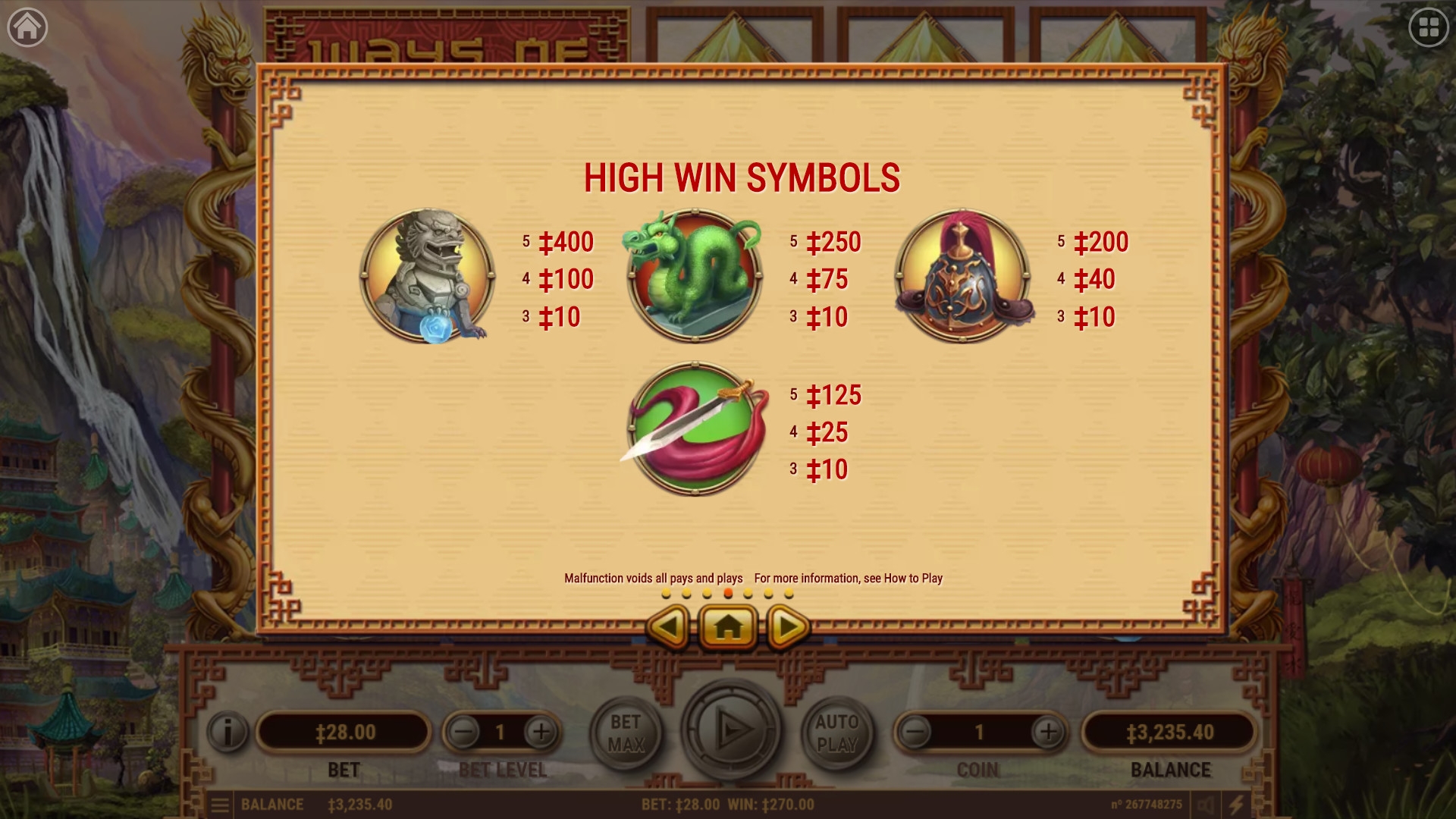Activate Auto Play
The width and height of the screenshot is (1456, 819).
tap(836, 733)
